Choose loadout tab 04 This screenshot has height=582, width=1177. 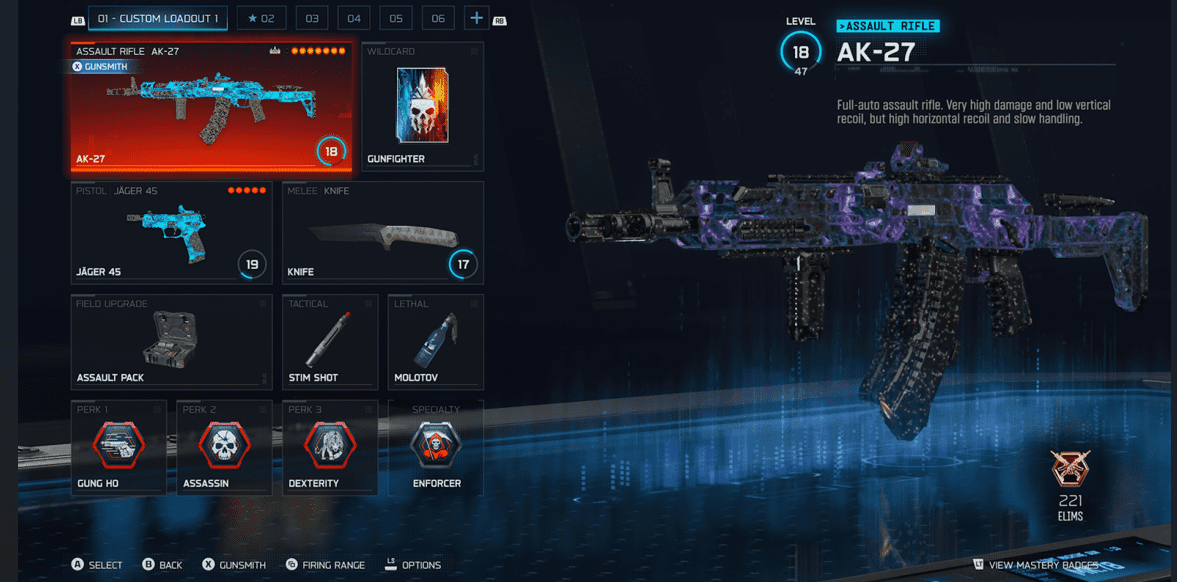(354, 18)
